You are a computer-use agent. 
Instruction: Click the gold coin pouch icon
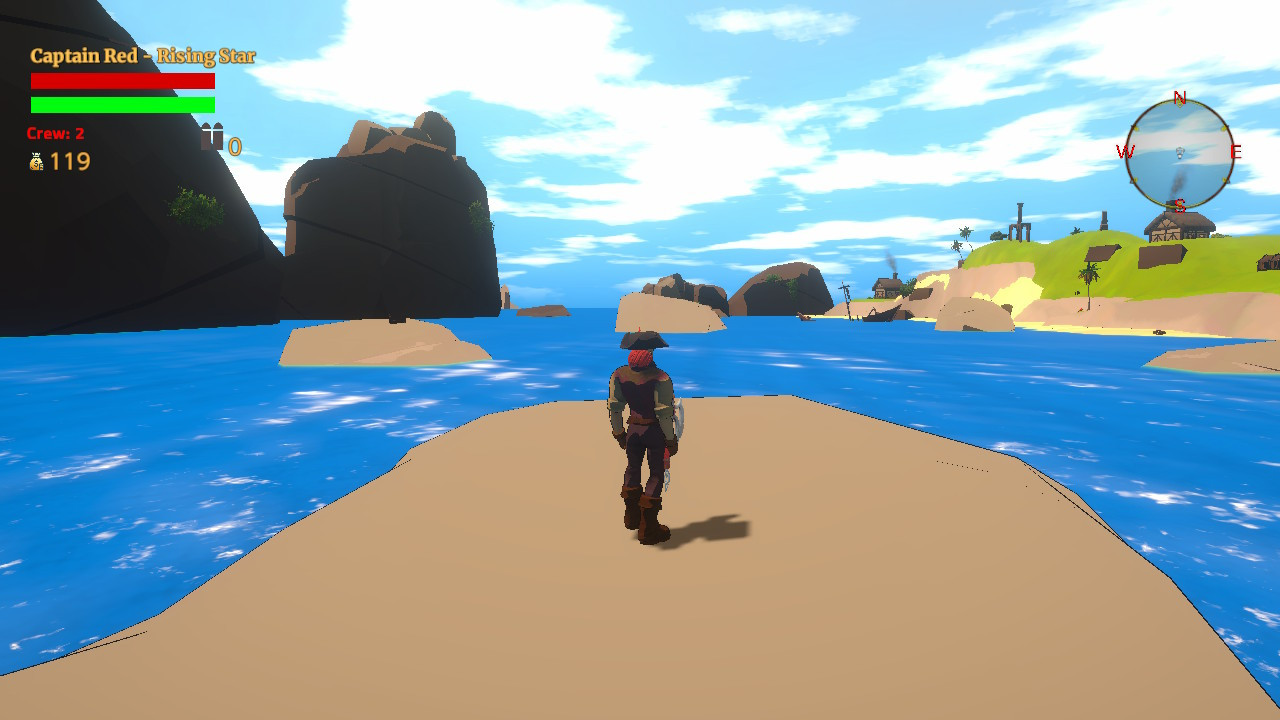34,160
